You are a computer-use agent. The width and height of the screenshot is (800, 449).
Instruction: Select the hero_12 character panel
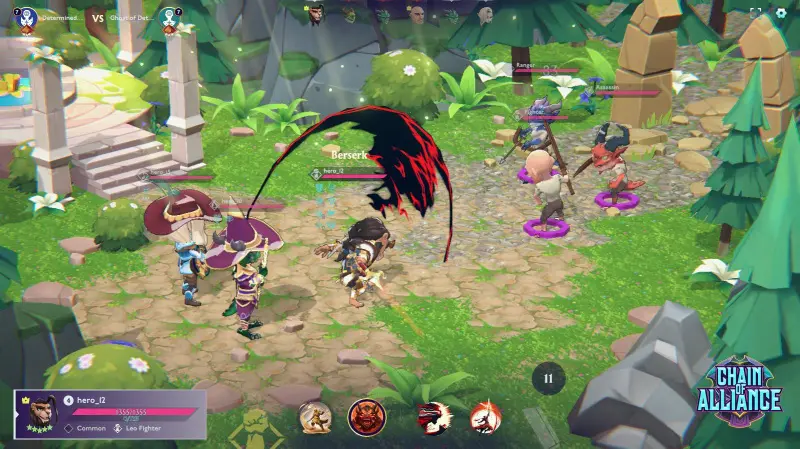pyautogui.click(x=110, y=413)
